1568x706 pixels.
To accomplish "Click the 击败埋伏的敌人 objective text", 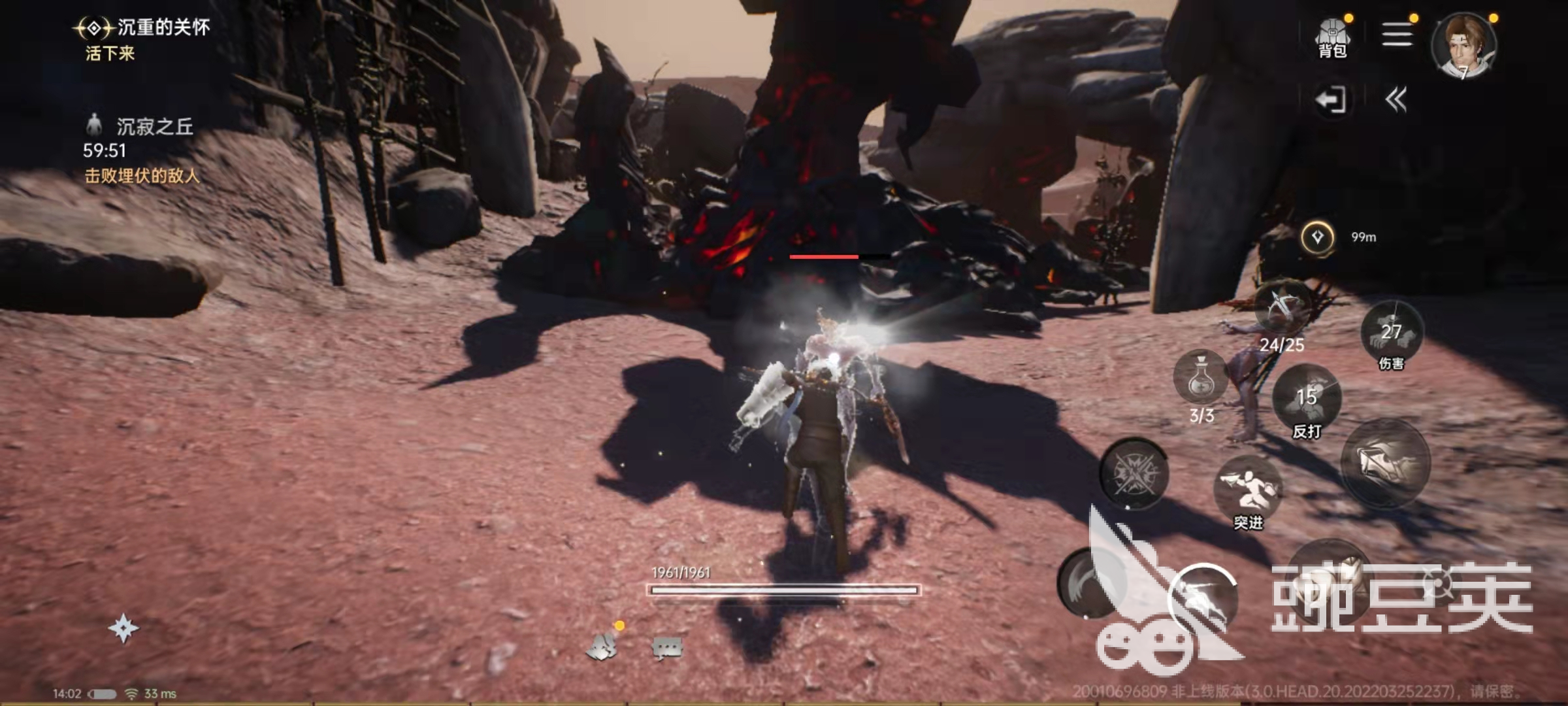I will [x=142, y=176].
